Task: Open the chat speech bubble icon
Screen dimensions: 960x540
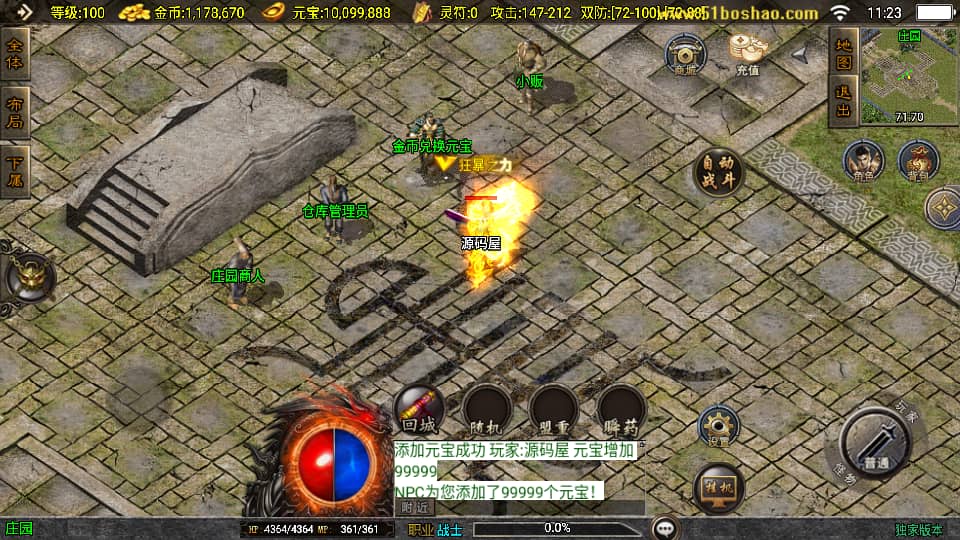Action: pos(665,528)
